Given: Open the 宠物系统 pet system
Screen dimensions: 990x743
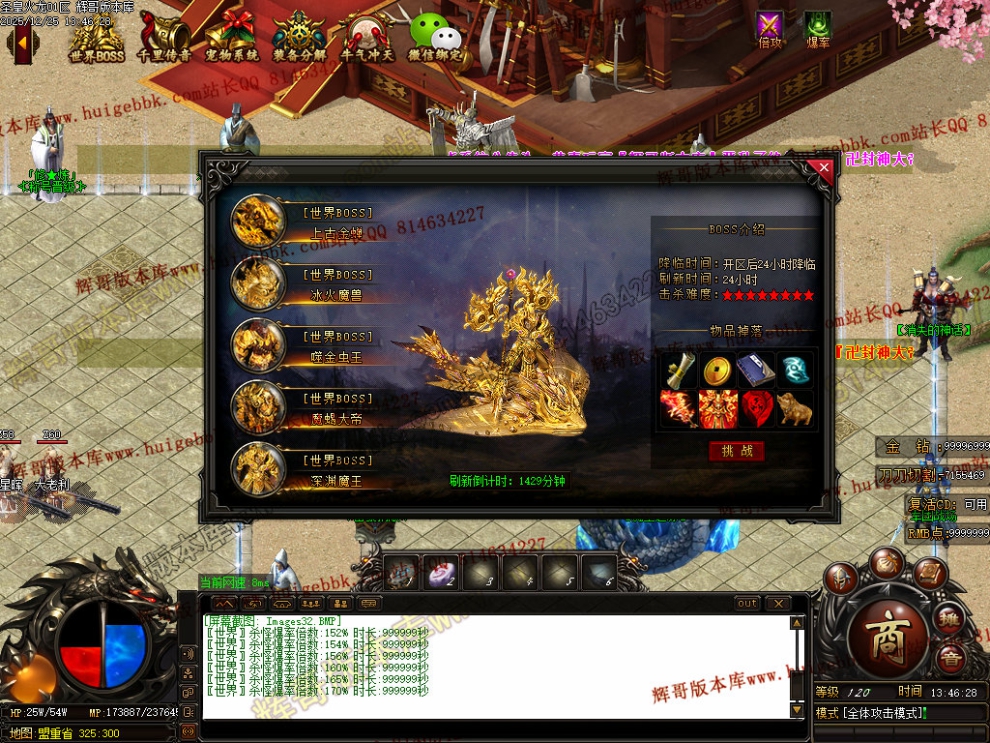Looking at the screenshot, I should pyautogui.click(x=232, y=36).
